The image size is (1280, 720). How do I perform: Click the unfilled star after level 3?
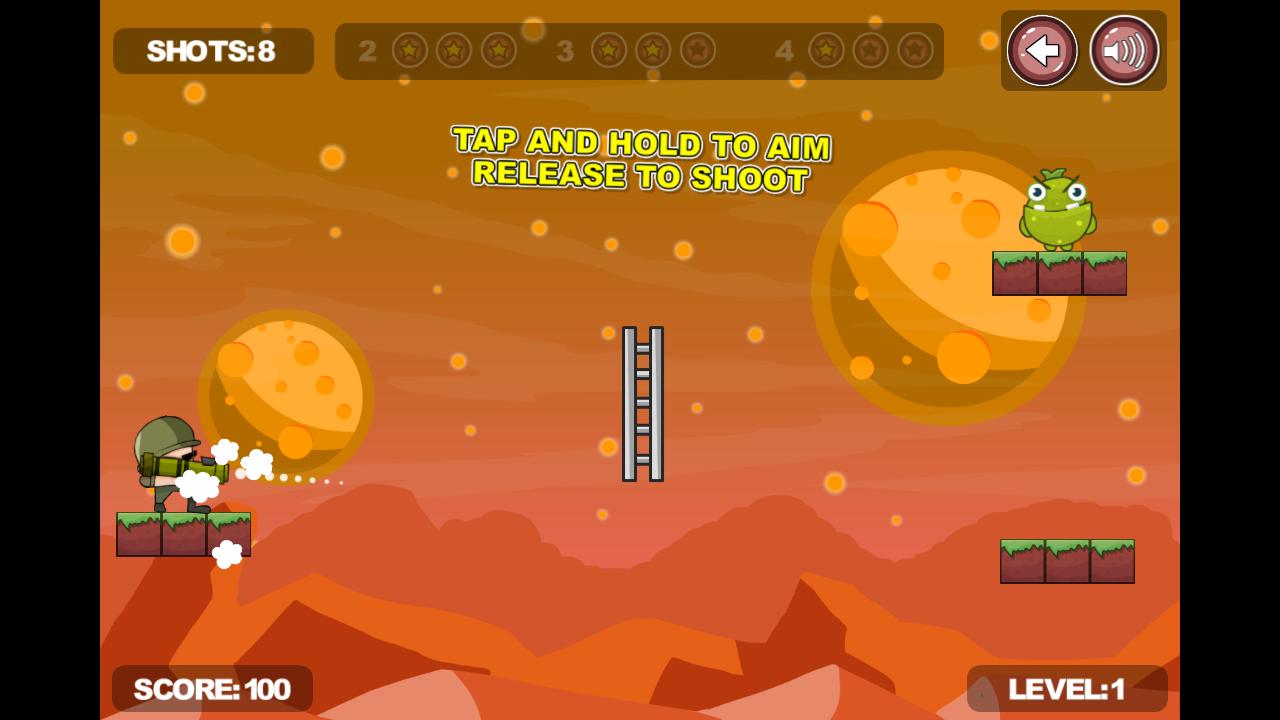(697, 51)
